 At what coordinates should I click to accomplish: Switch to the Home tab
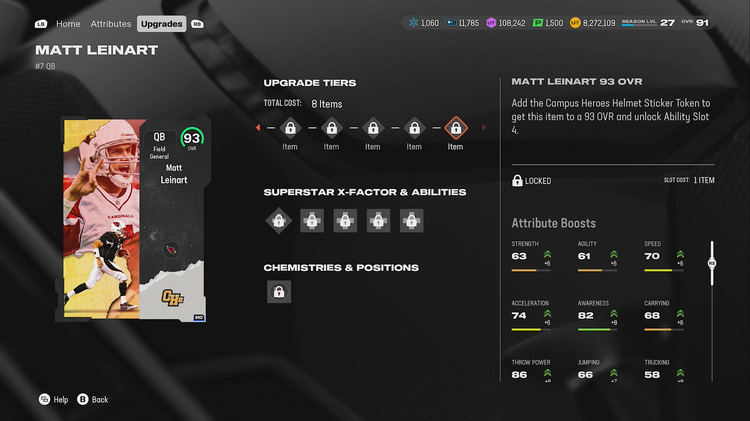[x=68, y=23]
